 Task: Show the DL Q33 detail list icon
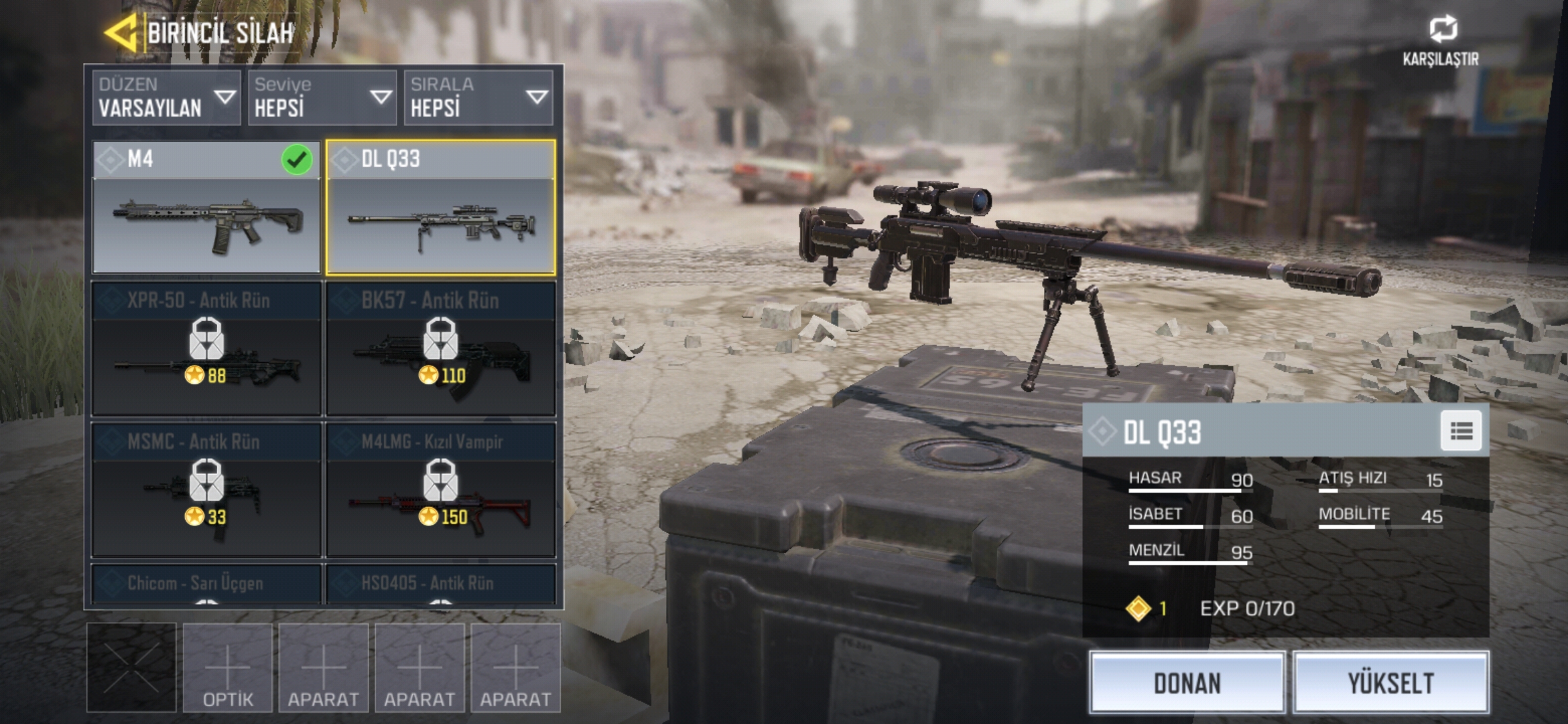click(x=1461, y=431)
